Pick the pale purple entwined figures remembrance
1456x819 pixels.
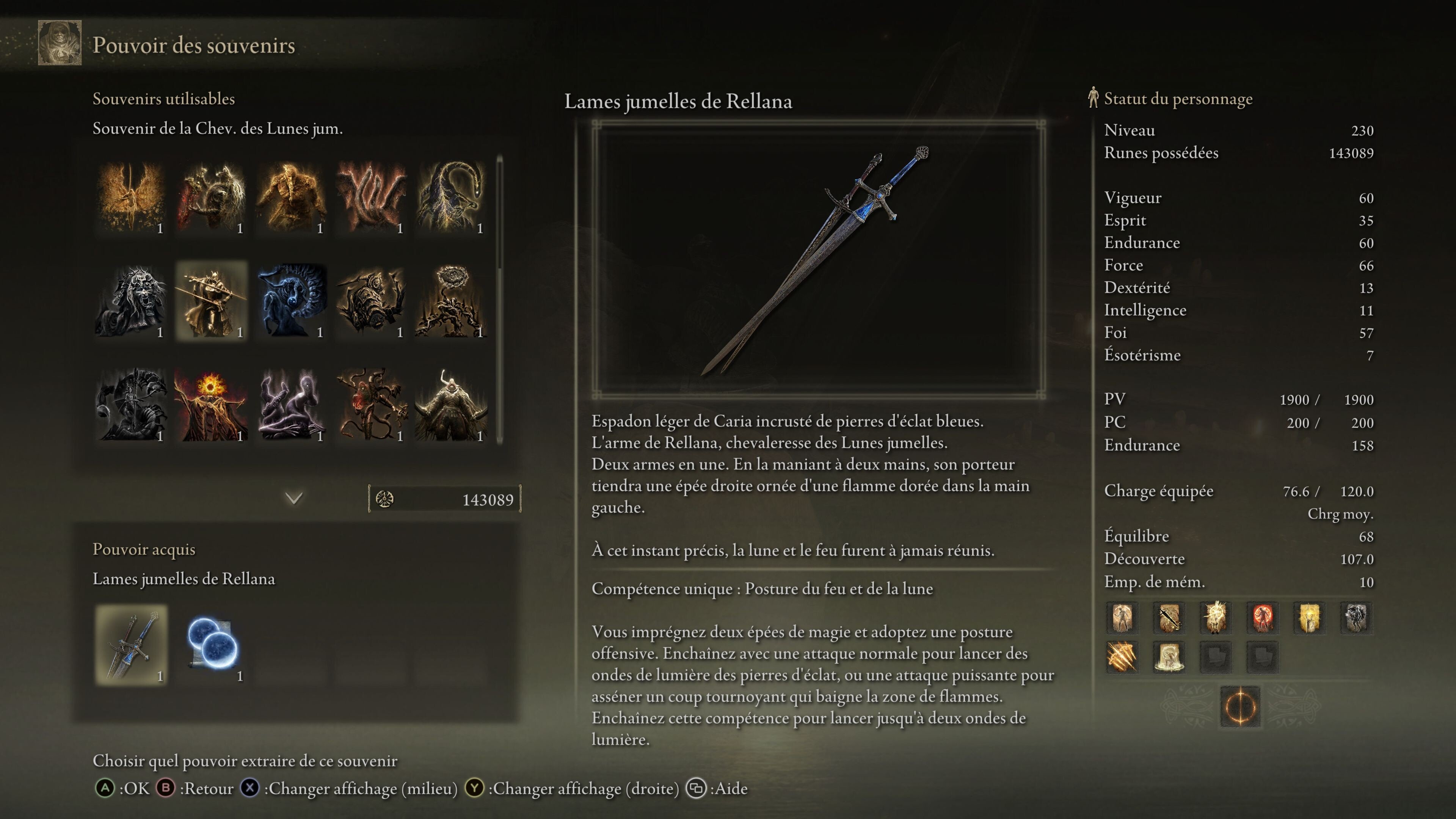pos(292,405)
